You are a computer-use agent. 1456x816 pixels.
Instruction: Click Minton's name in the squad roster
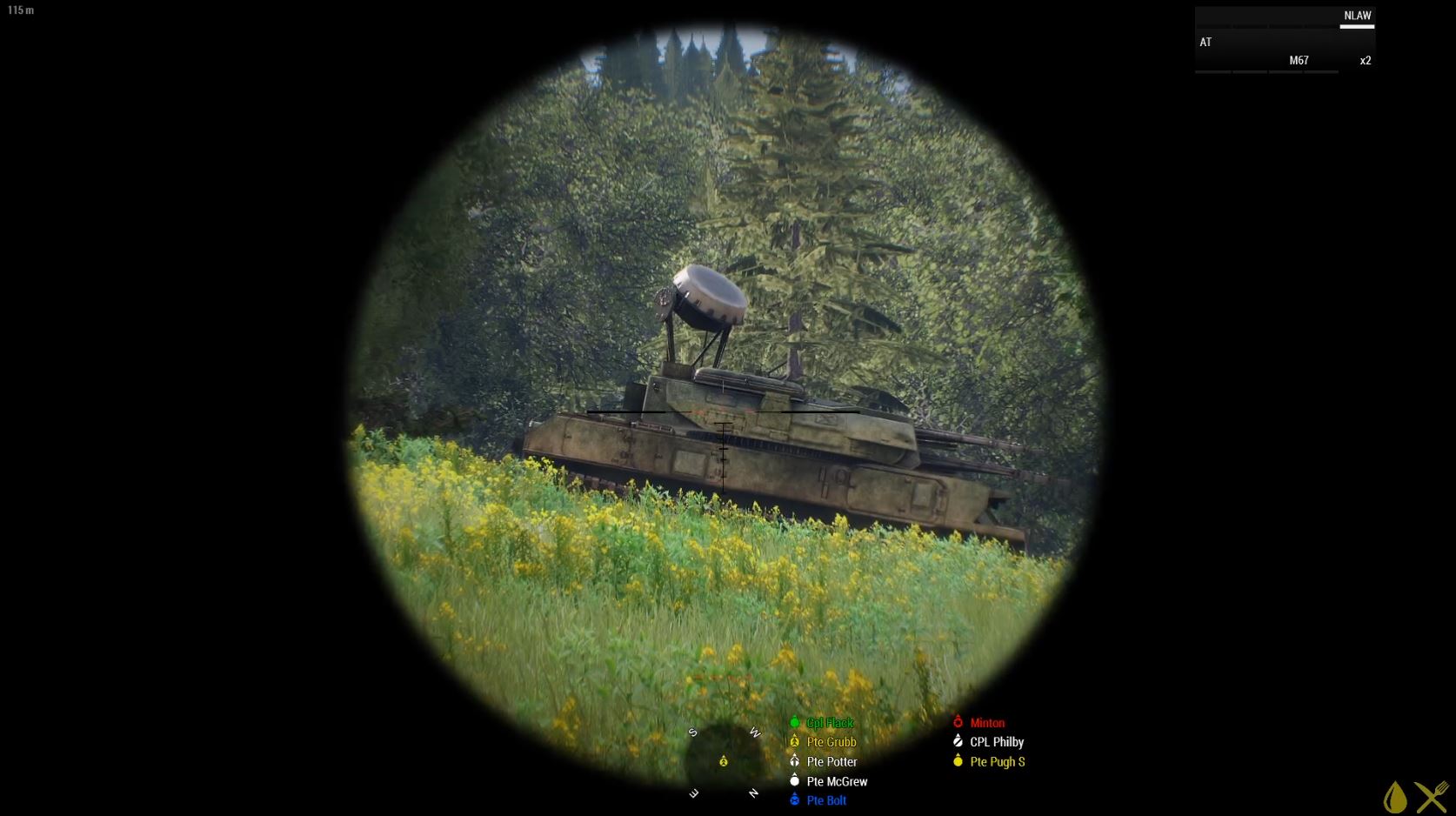click(986, 723)
